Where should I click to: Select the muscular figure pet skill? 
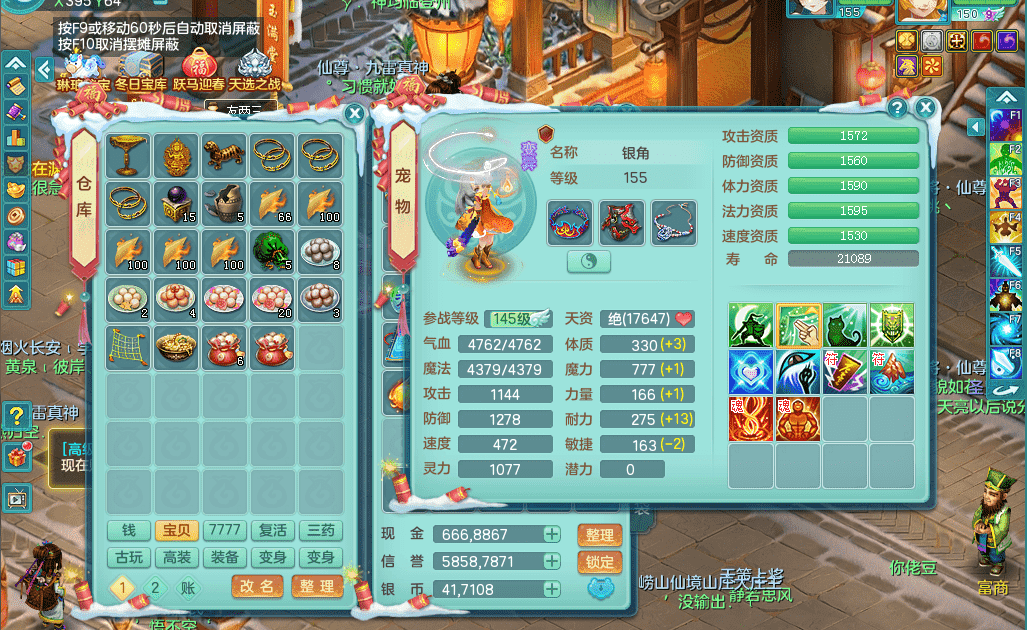coord(798,418)
